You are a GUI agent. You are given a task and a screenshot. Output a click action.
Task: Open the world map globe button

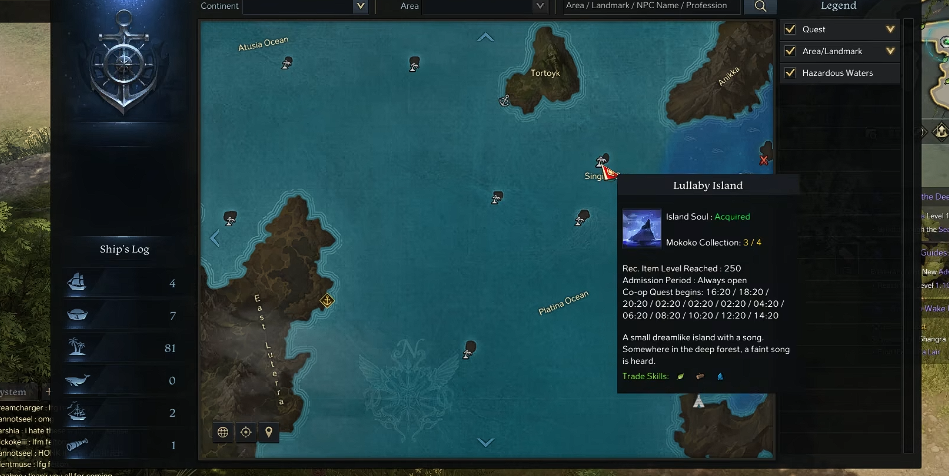point(222,432)
